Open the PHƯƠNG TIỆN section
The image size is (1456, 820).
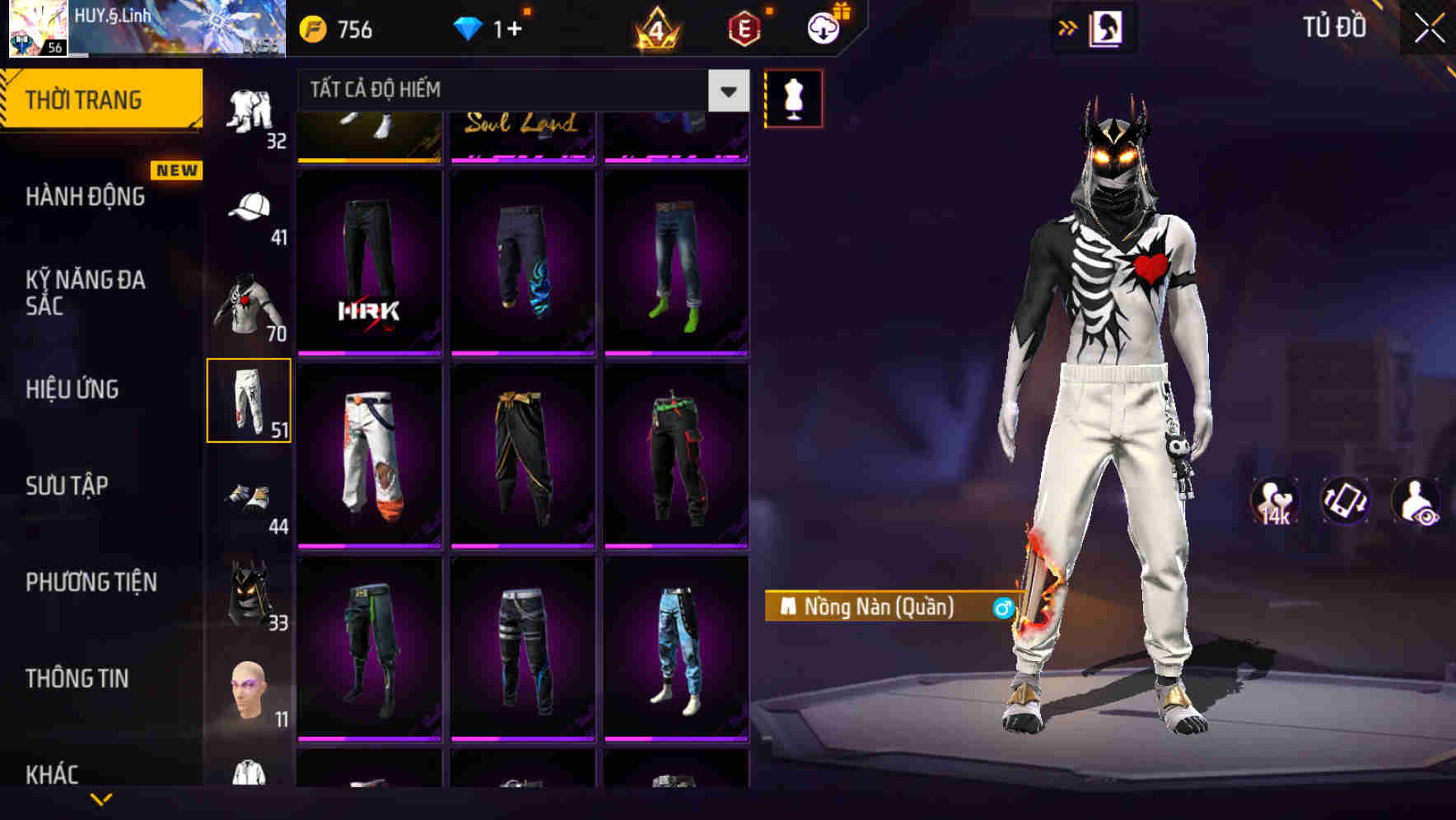pyautogui.click(x=91, y=581)
